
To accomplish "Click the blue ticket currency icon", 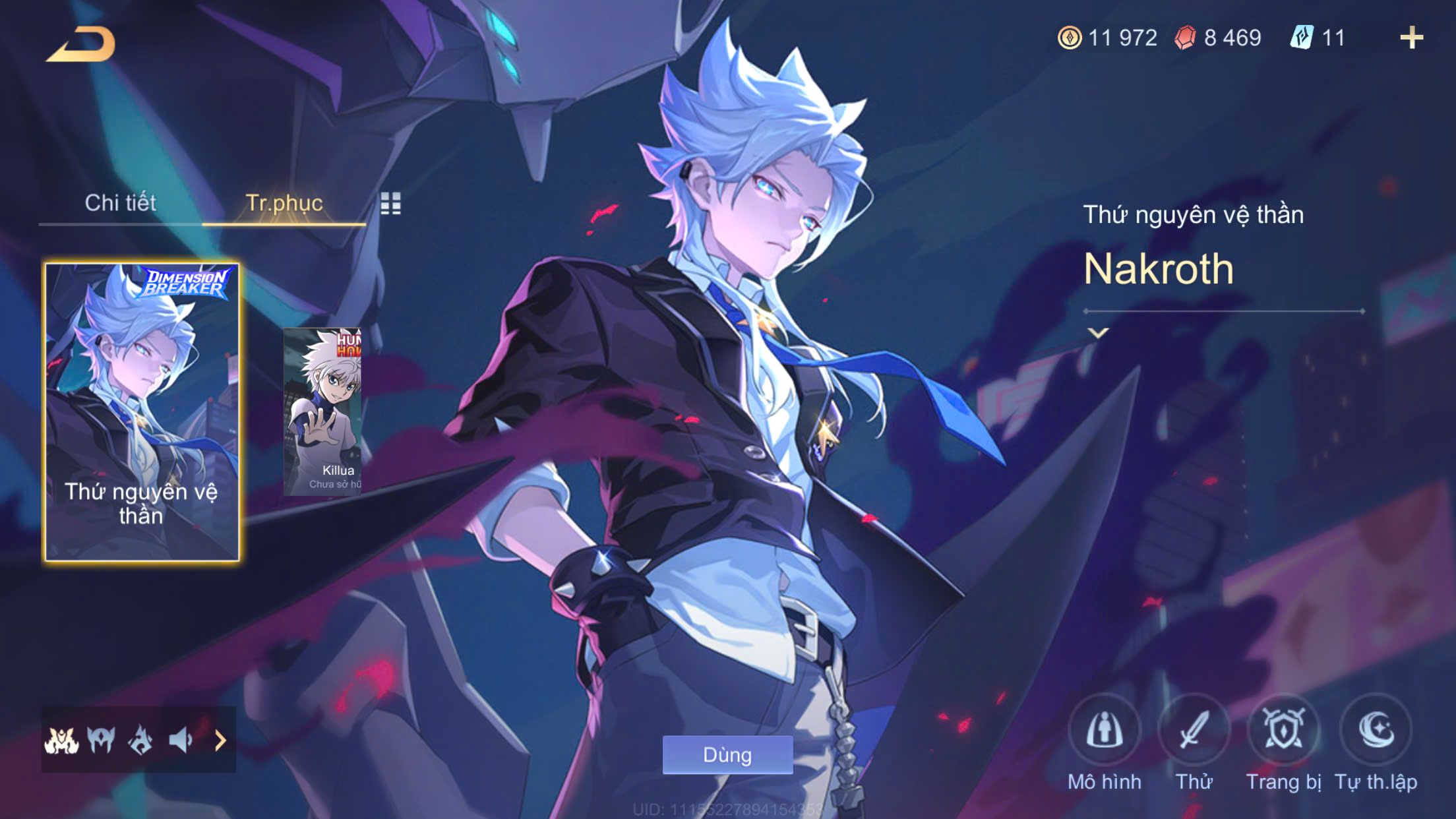I will 1302,38.
